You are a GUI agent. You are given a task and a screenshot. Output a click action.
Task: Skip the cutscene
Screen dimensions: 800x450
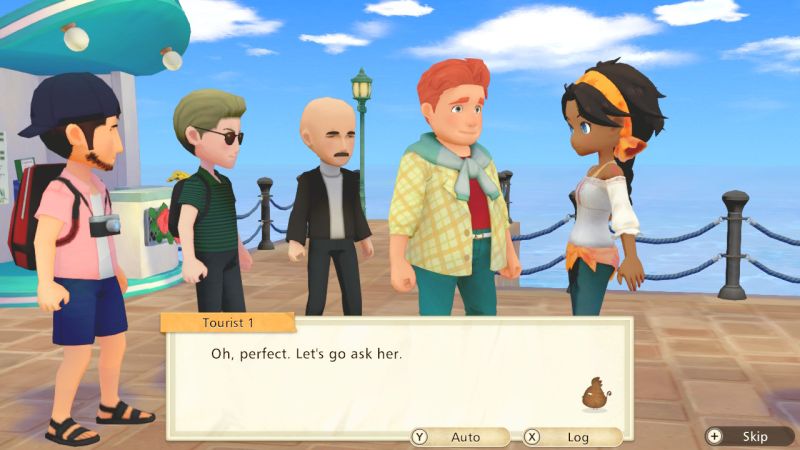pyautogui.click(x=748, y=437)
